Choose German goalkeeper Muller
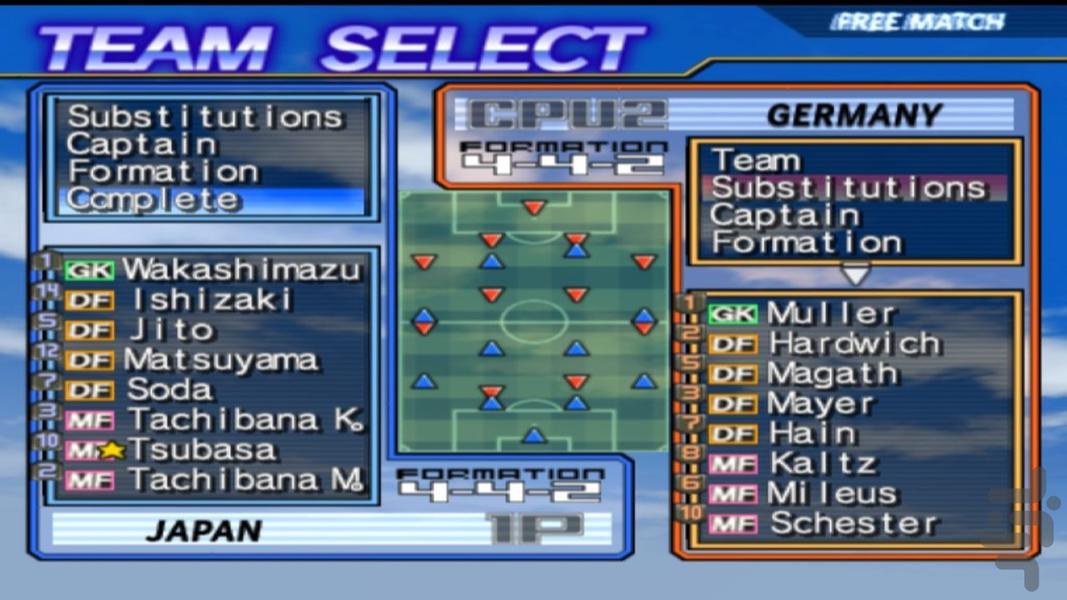The width and height of the screenshot is (1067, 600). click(831, 313)
